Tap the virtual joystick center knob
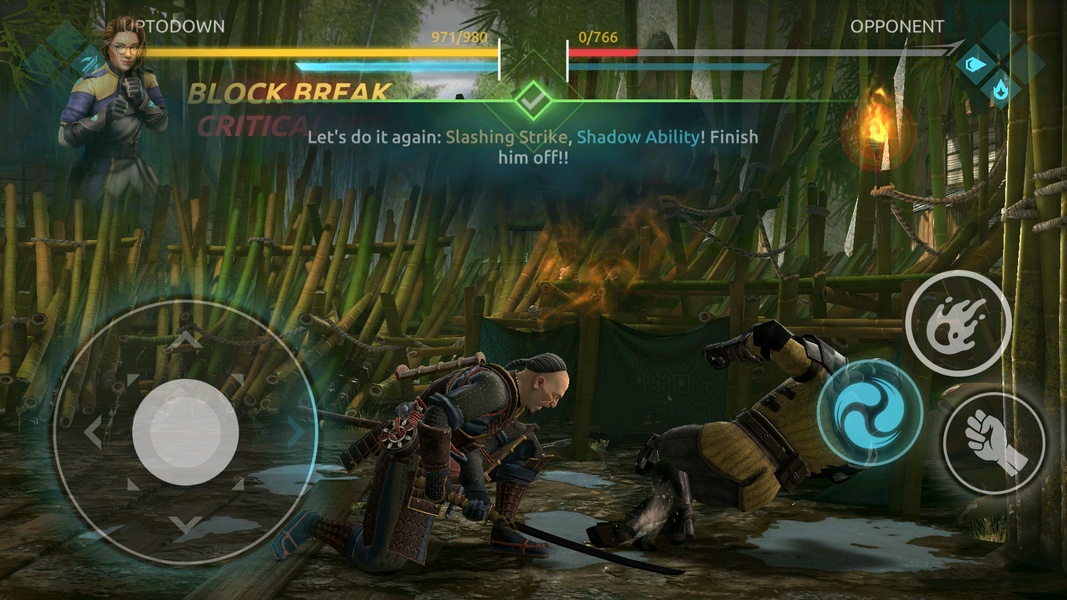 [185, 431]
